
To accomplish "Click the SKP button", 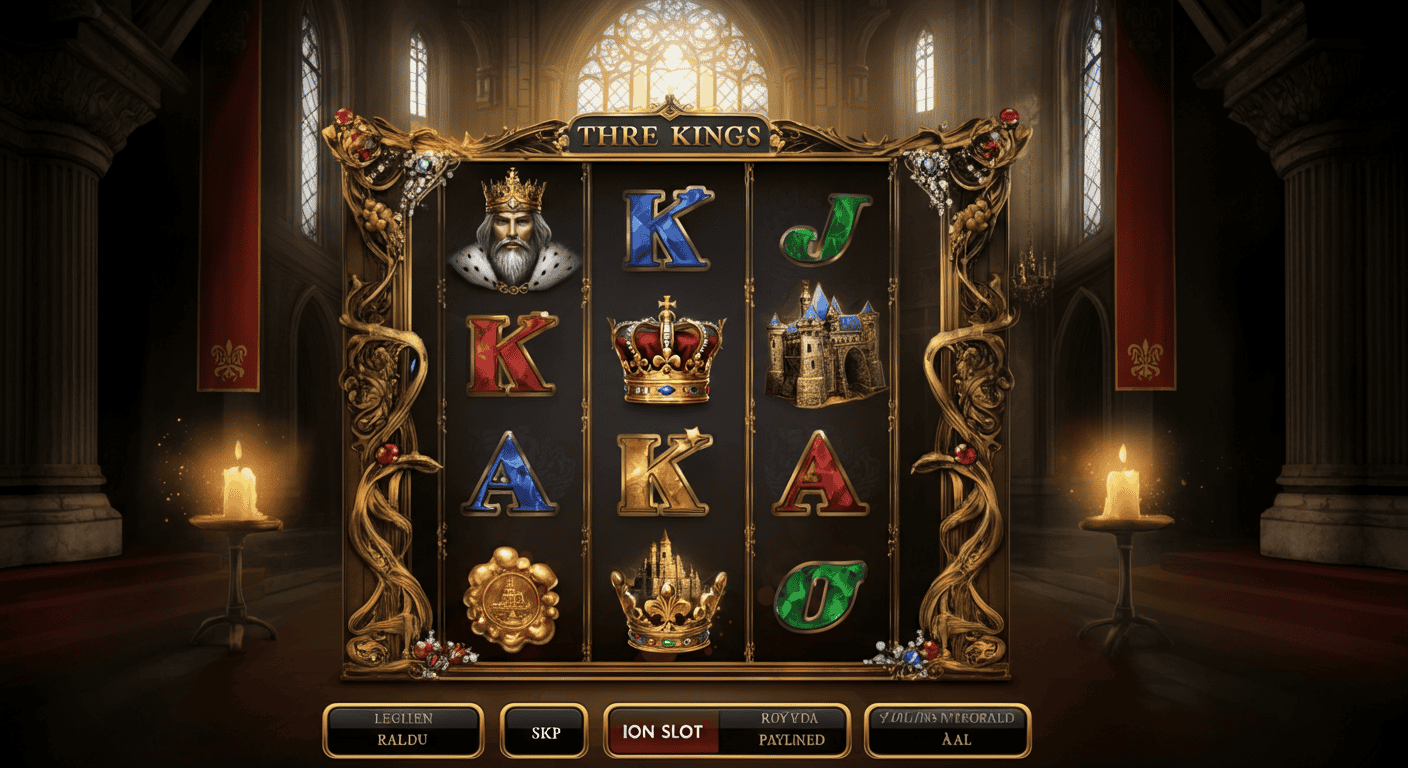I will pyautogui.click(x=545, y=731).
